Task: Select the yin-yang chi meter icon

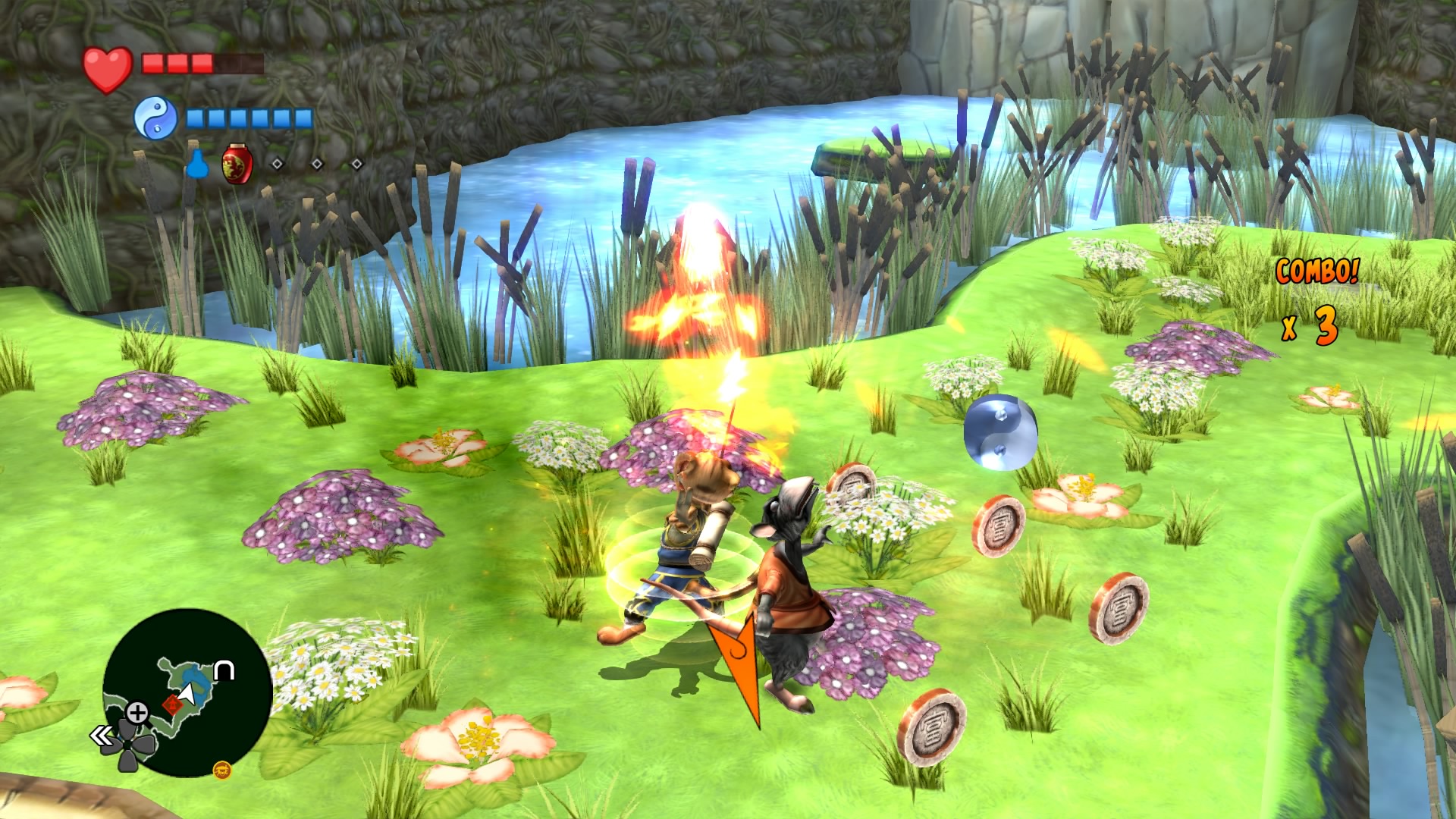Action: [x=155, y=118]
